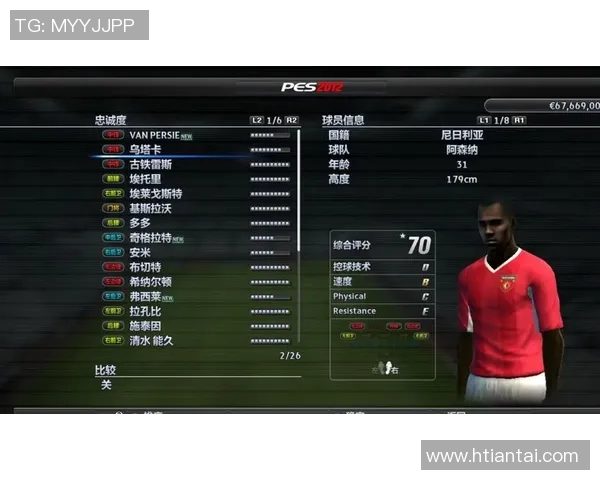This screenshot has width=600, height=480.
Task: Choose the 布切特 row
Action: (146, 267)
